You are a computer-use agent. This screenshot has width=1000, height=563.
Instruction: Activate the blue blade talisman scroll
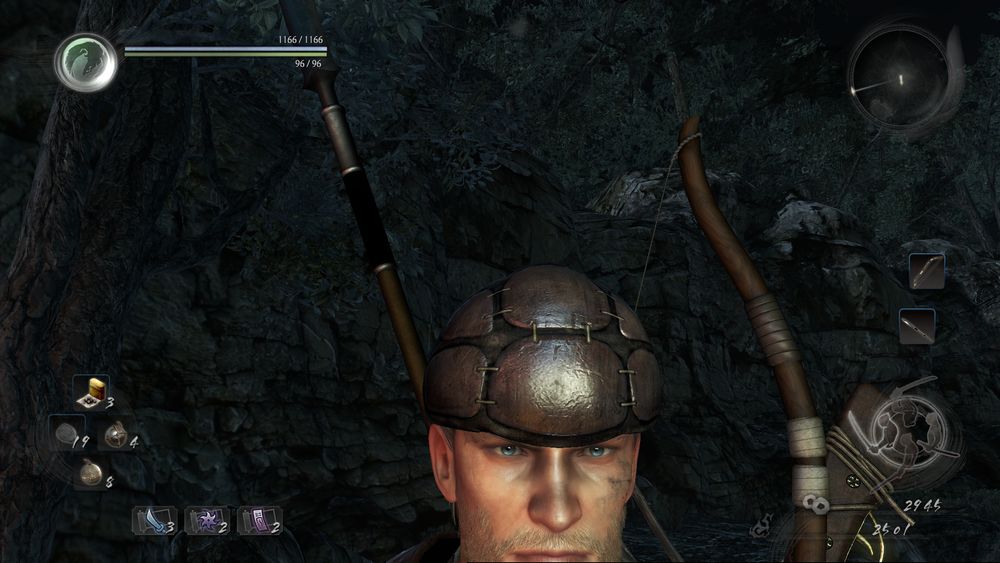click(153, 520)
